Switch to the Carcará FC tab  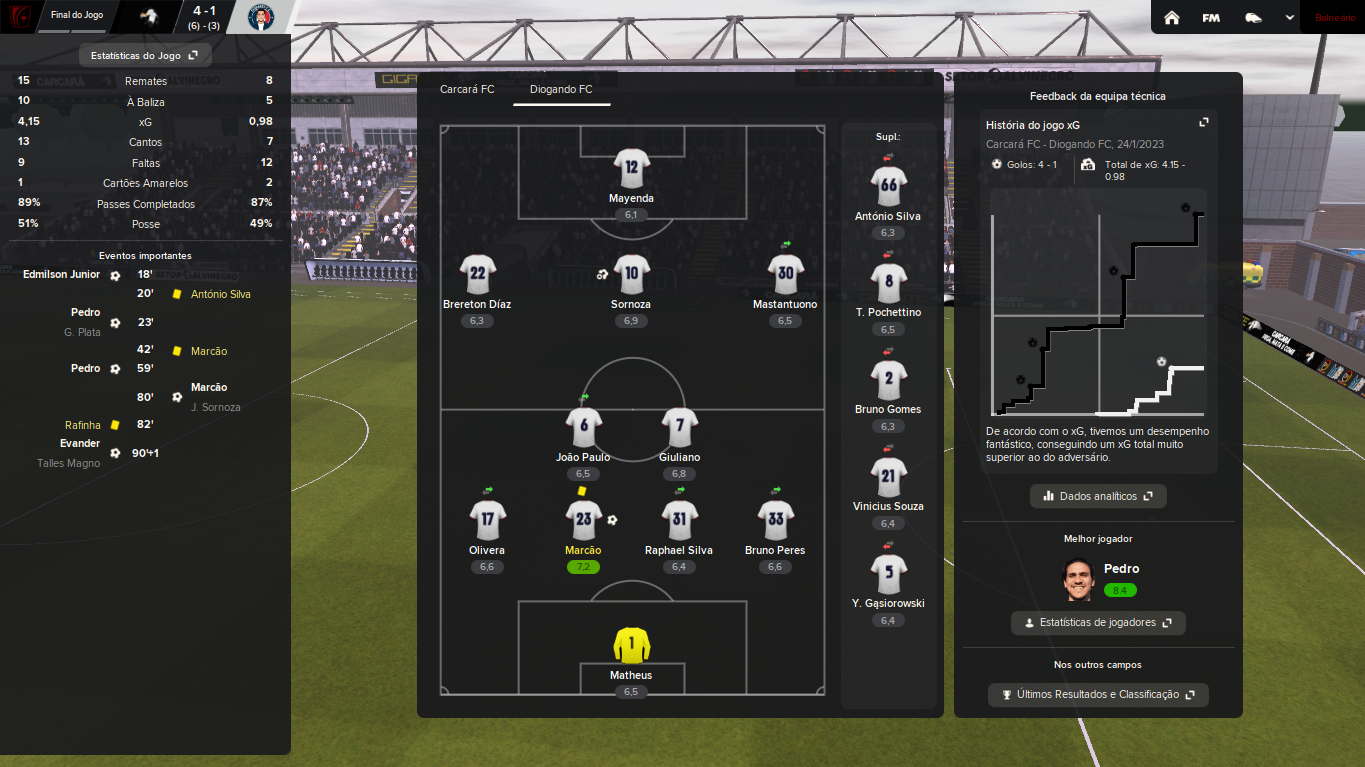coord(467,89)
